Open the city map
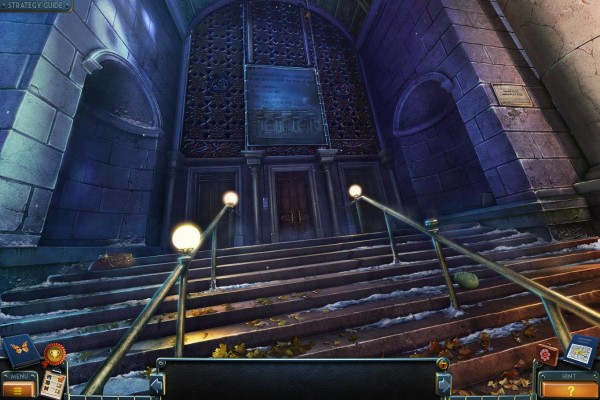 581,350
